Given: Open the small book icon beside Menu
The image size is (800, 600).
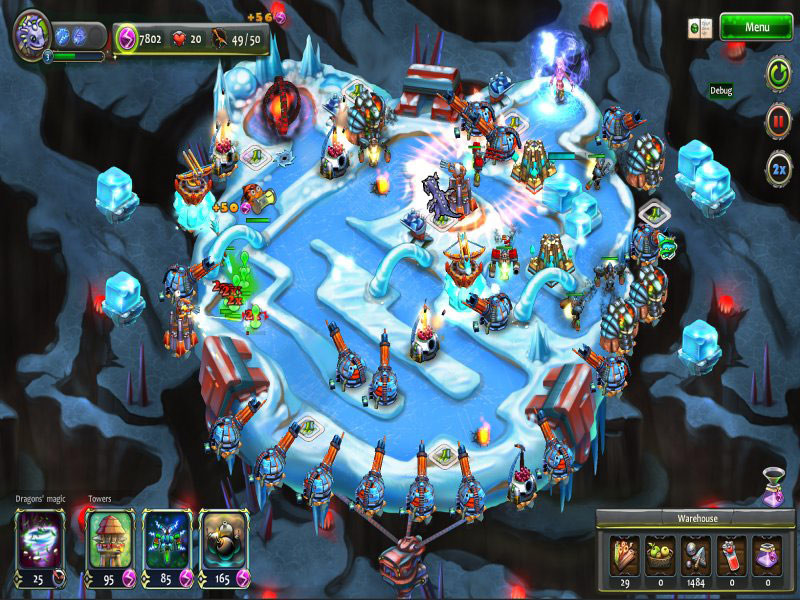Looking at the screenshot, I should 700,28.
